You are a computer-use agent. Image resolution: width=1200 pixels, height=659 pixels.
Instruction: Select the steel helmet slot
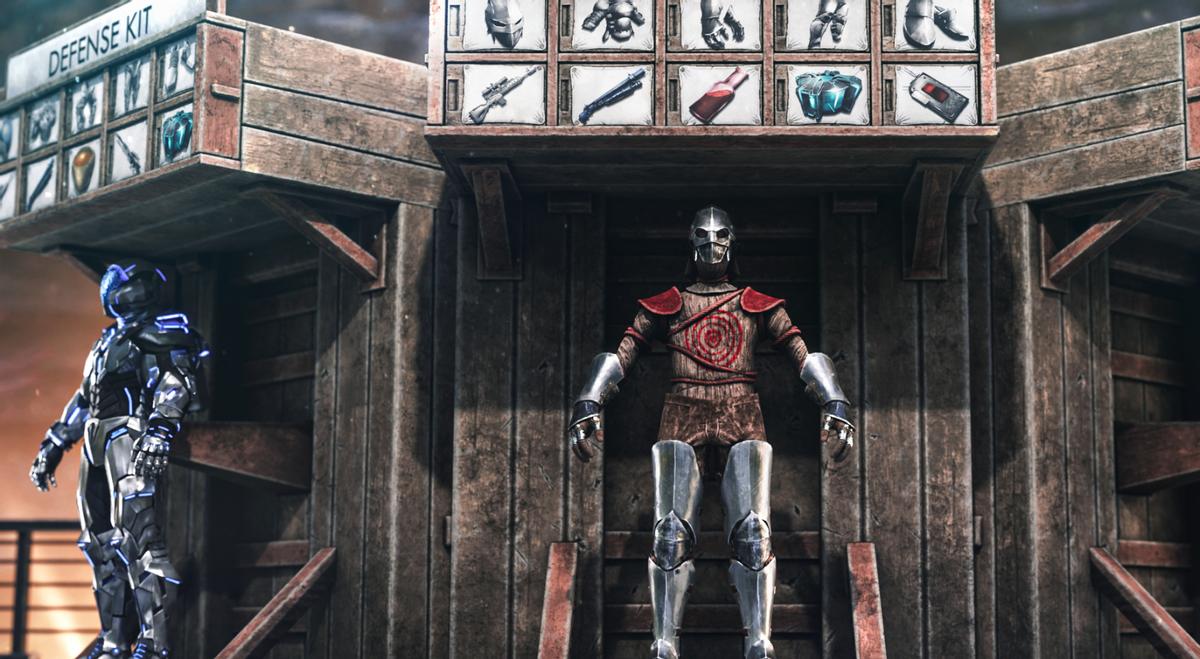pos(503,23)
